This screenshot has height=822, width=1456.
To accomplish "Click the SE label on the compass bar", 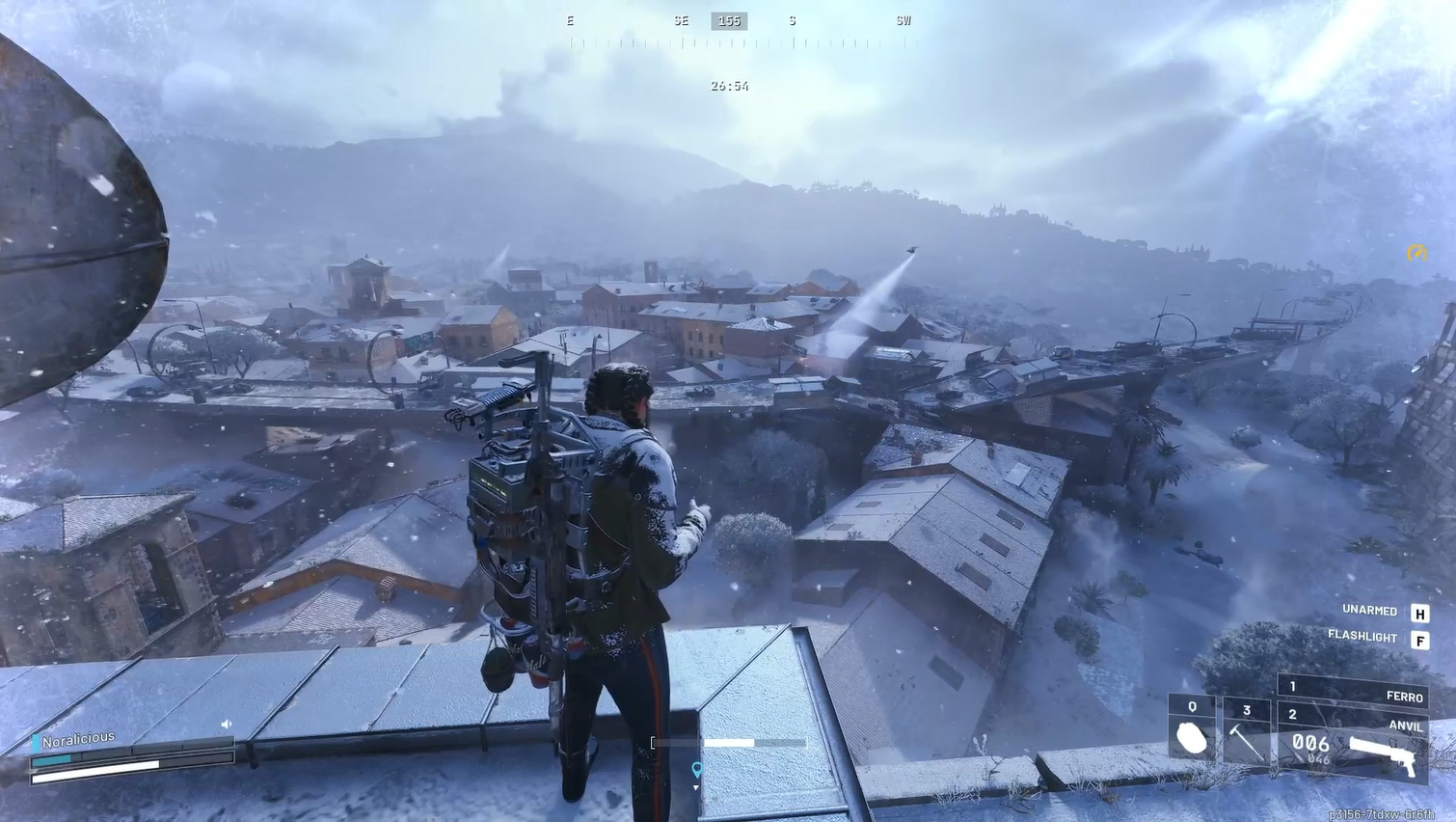I will pos(681,20).
